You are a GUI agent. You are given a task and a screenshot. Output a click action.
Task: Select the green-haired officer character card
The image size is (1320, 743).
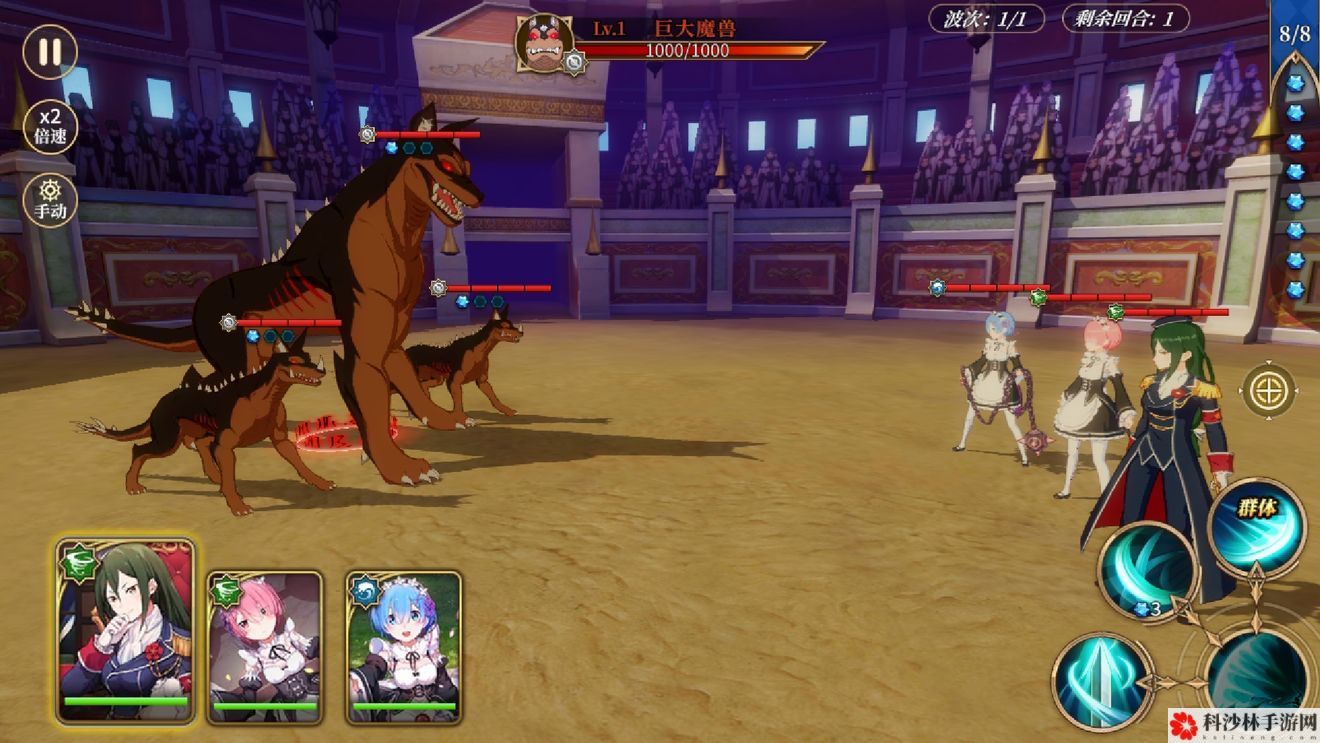(x=126, y=630)
